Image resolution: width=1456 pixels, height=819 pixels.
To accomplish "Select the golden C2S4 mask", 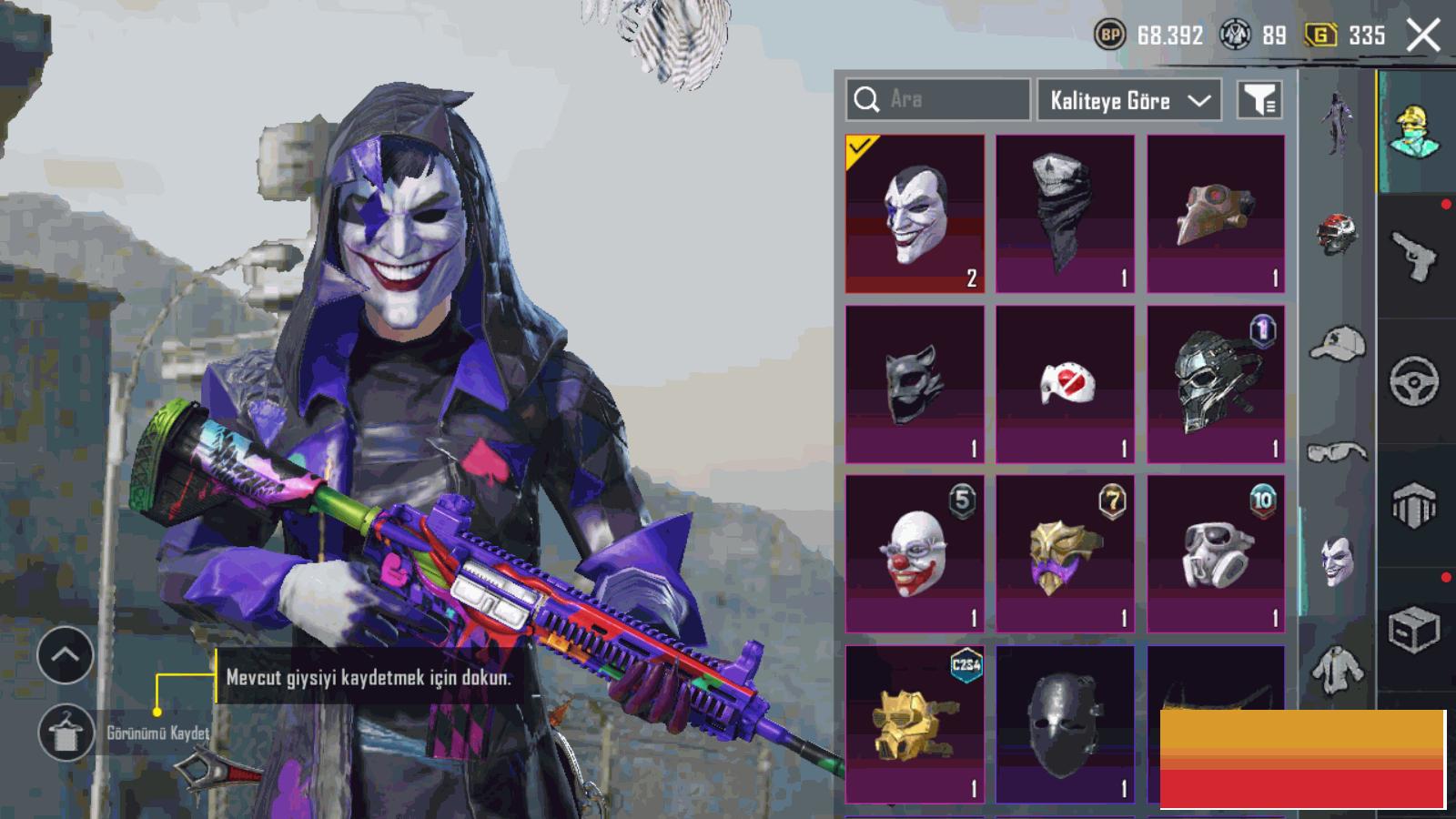I will click(x=915, y=723).
